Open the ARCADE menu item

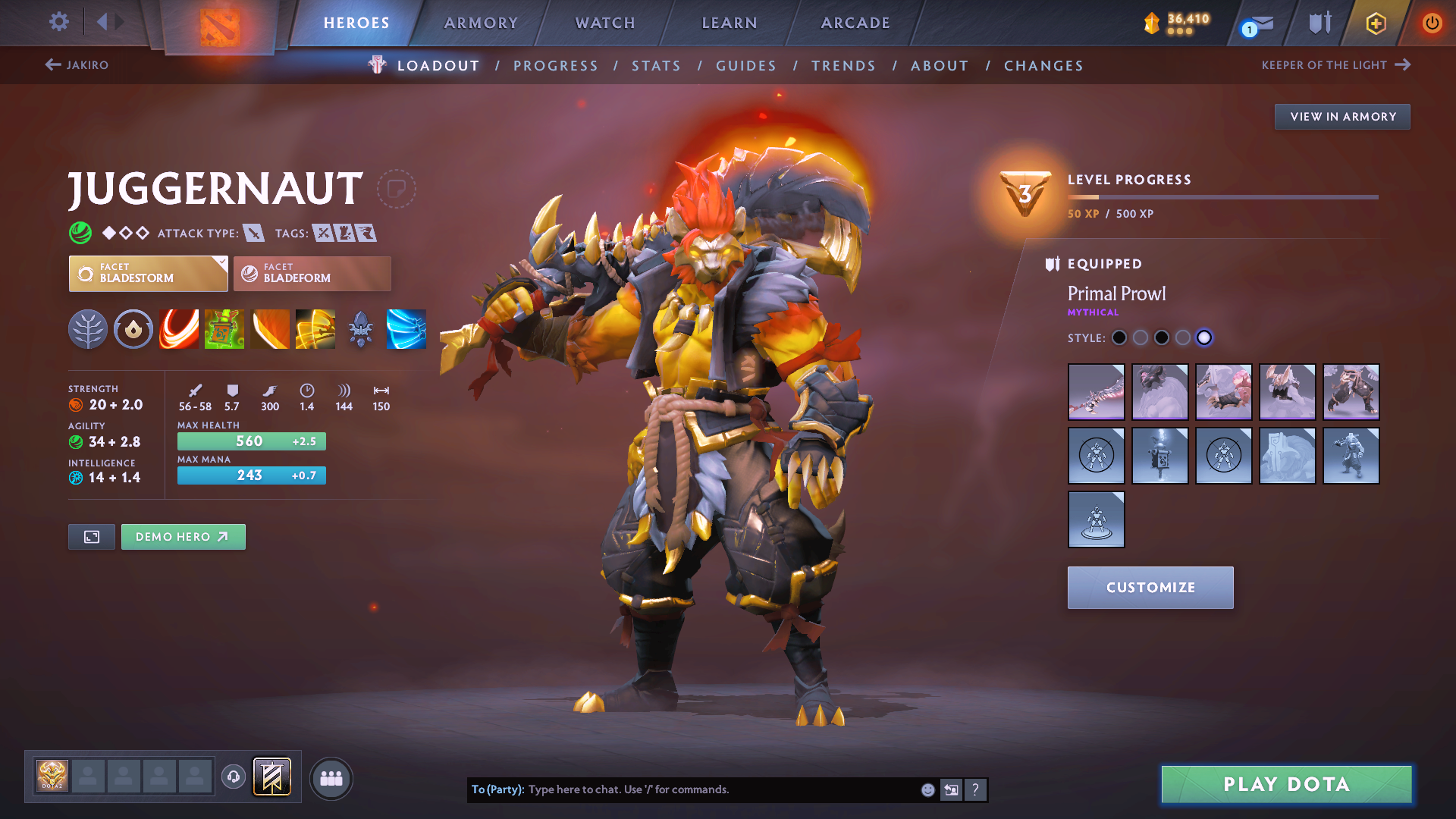(855, 23)
